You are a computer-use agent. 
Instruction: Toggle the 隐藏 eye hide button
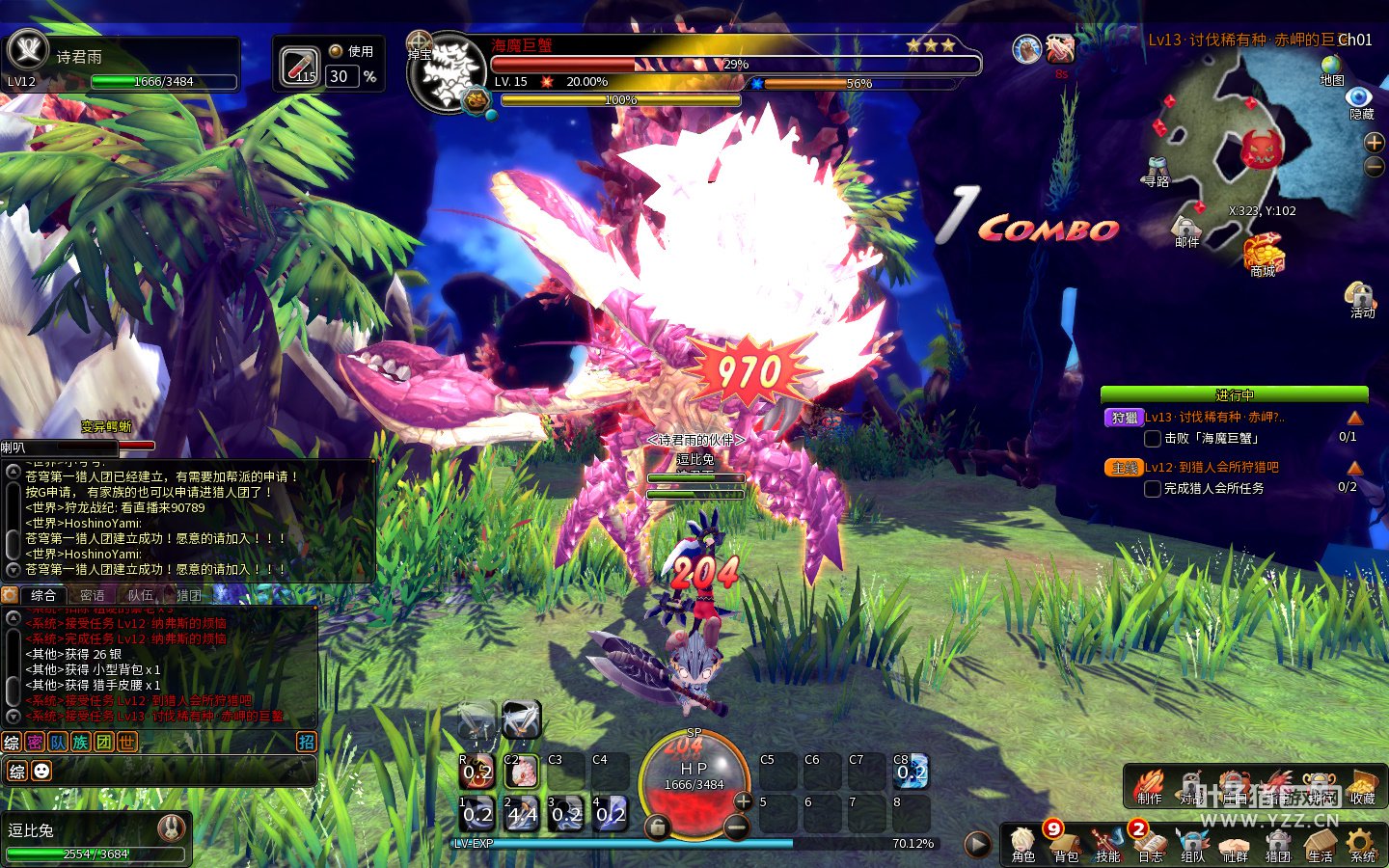click(x=1360, y=99)
